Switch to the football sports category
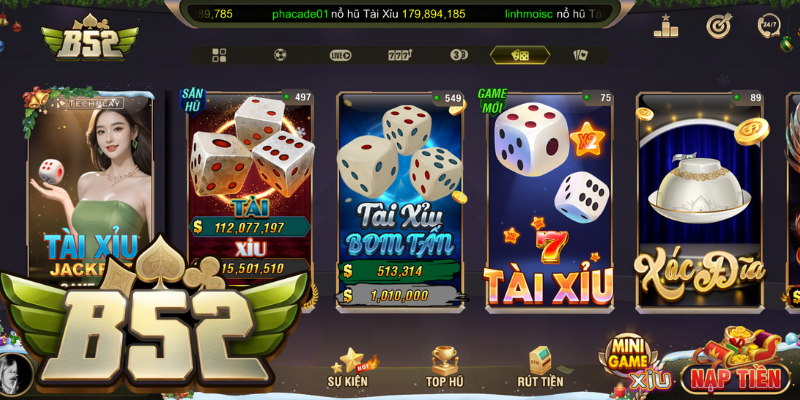The image size is (800, 400). click(x=280, y=55)
